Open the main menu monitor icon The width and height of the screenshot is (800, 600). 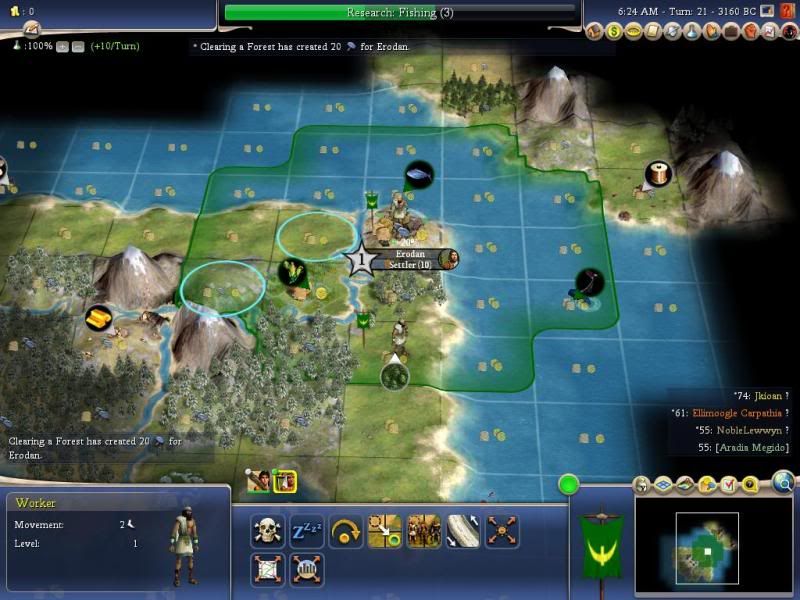click(x=766, y=10)
